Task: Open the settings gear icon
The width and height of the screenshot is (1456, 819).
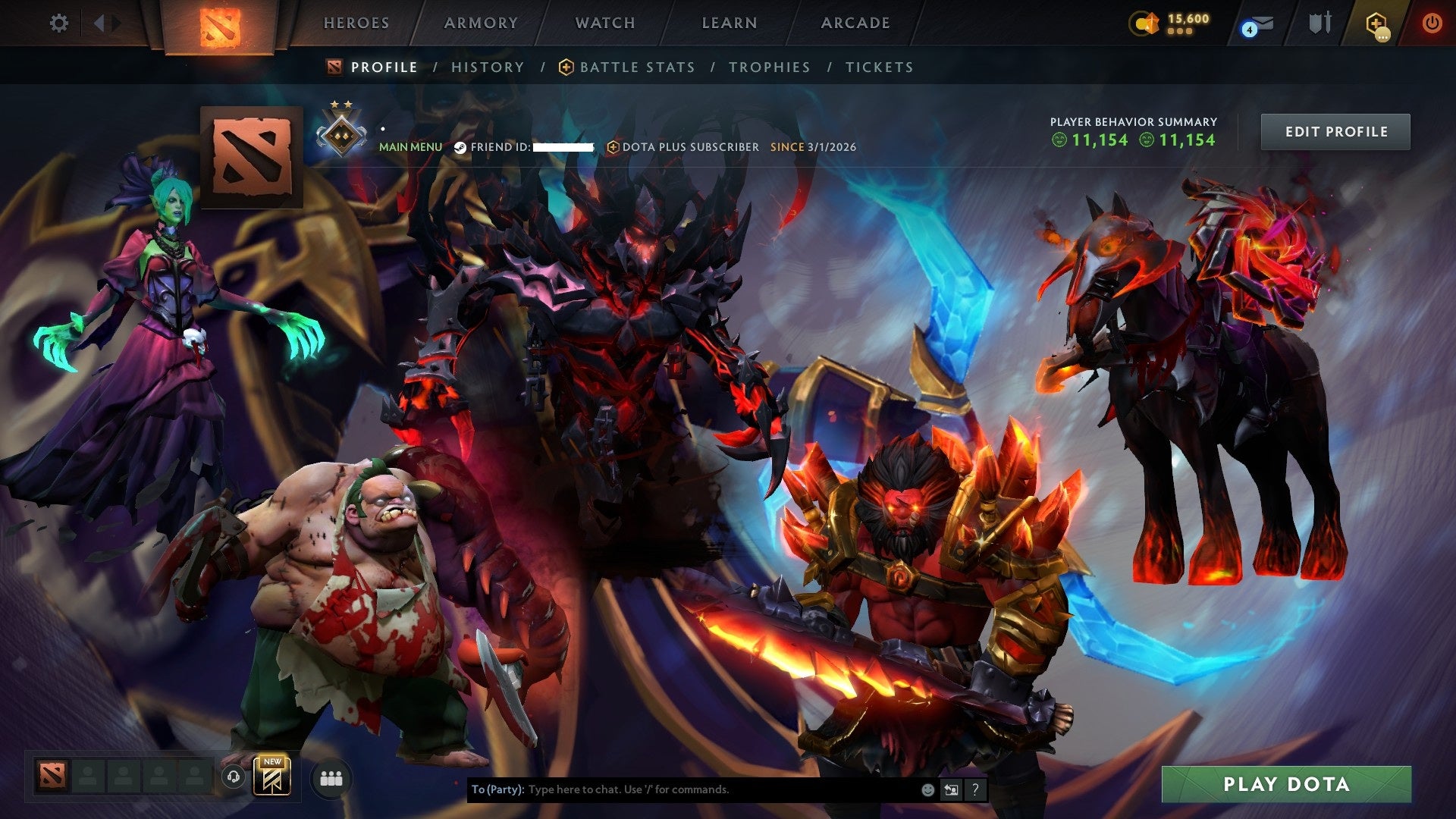Action: coord(59,24)
